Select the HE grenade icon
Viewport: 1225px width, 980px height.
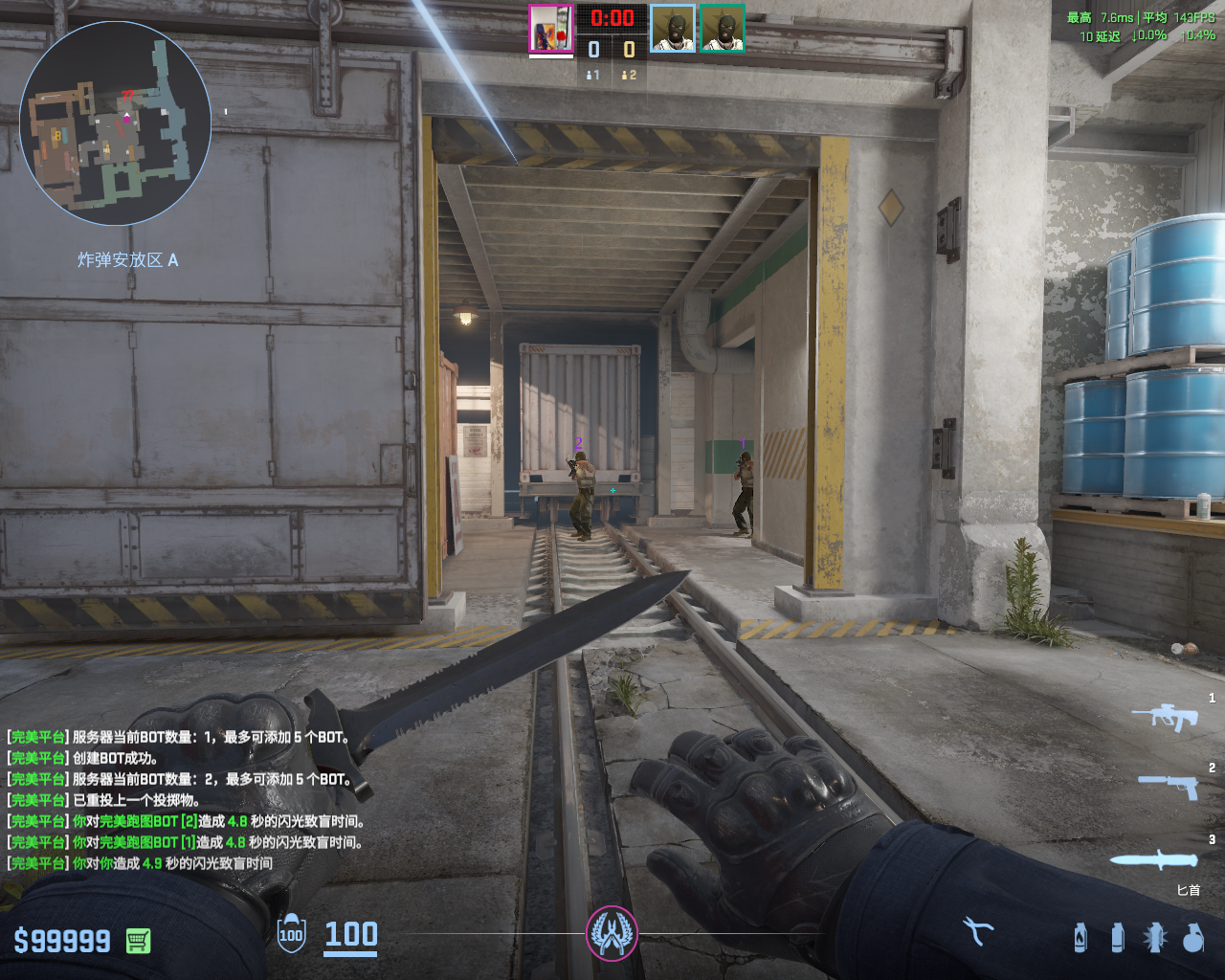coord(1192,937)
